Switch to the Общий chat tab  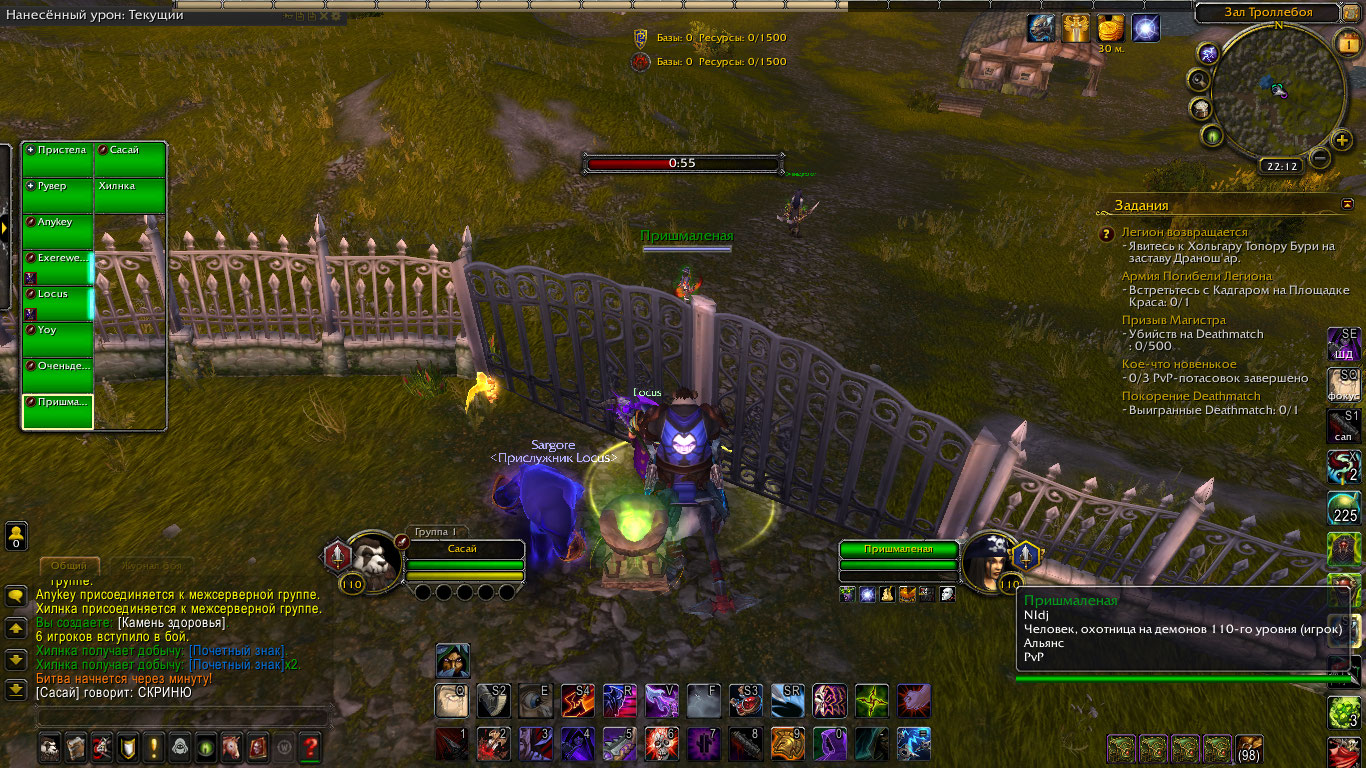69,566
